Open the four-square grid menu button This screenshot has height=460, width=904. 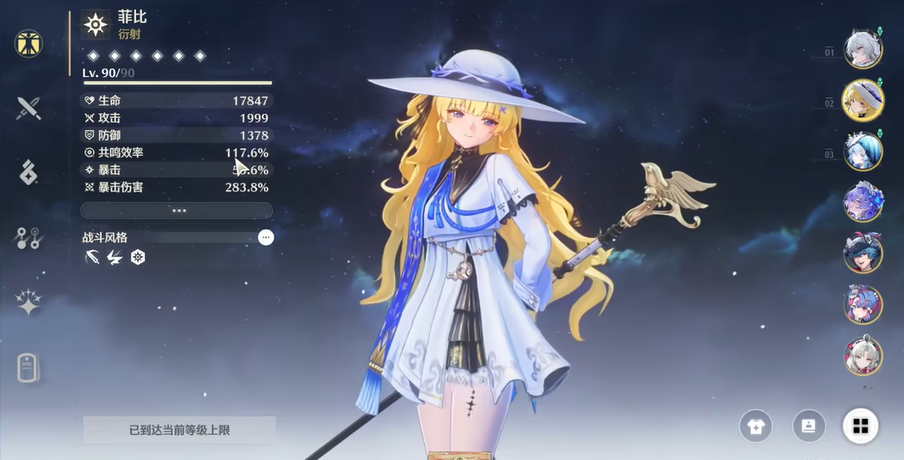(860, 426)
